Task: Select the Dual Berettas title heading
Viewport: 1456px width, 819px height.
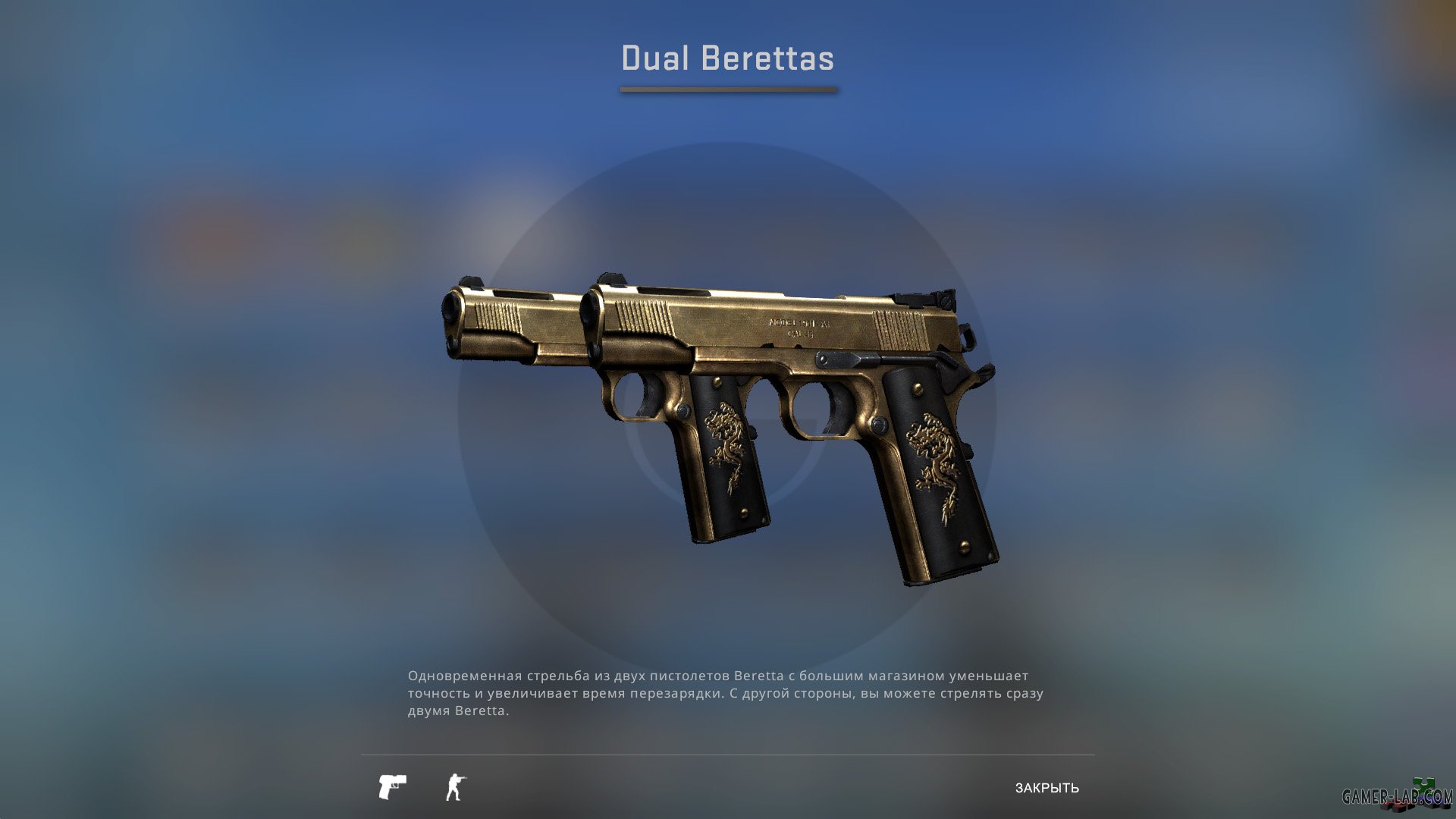Action: pos(726,57)
